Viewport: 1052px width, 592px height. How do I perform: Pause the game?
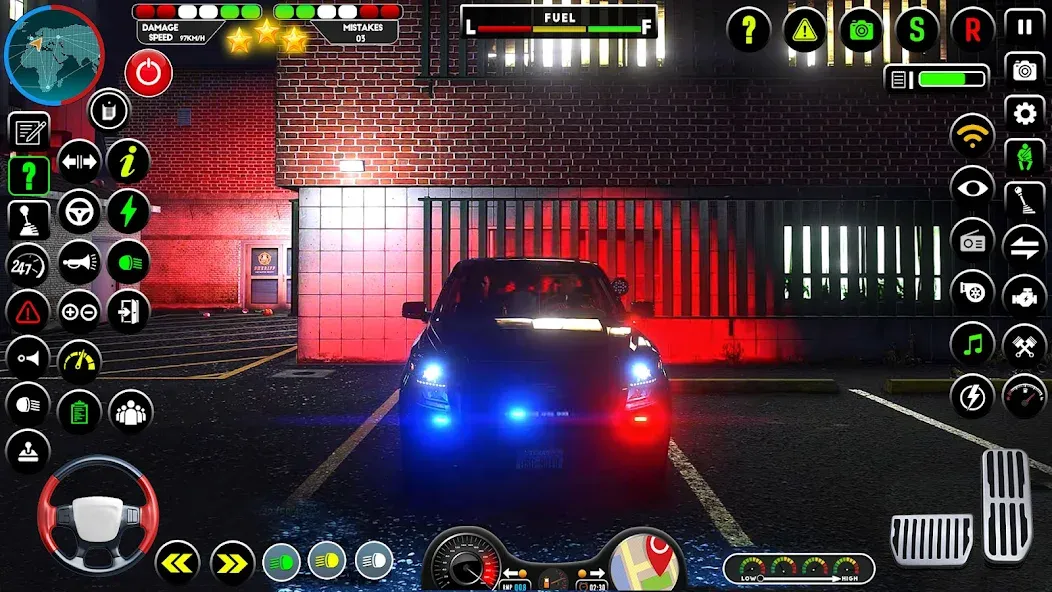point(1024,26)
